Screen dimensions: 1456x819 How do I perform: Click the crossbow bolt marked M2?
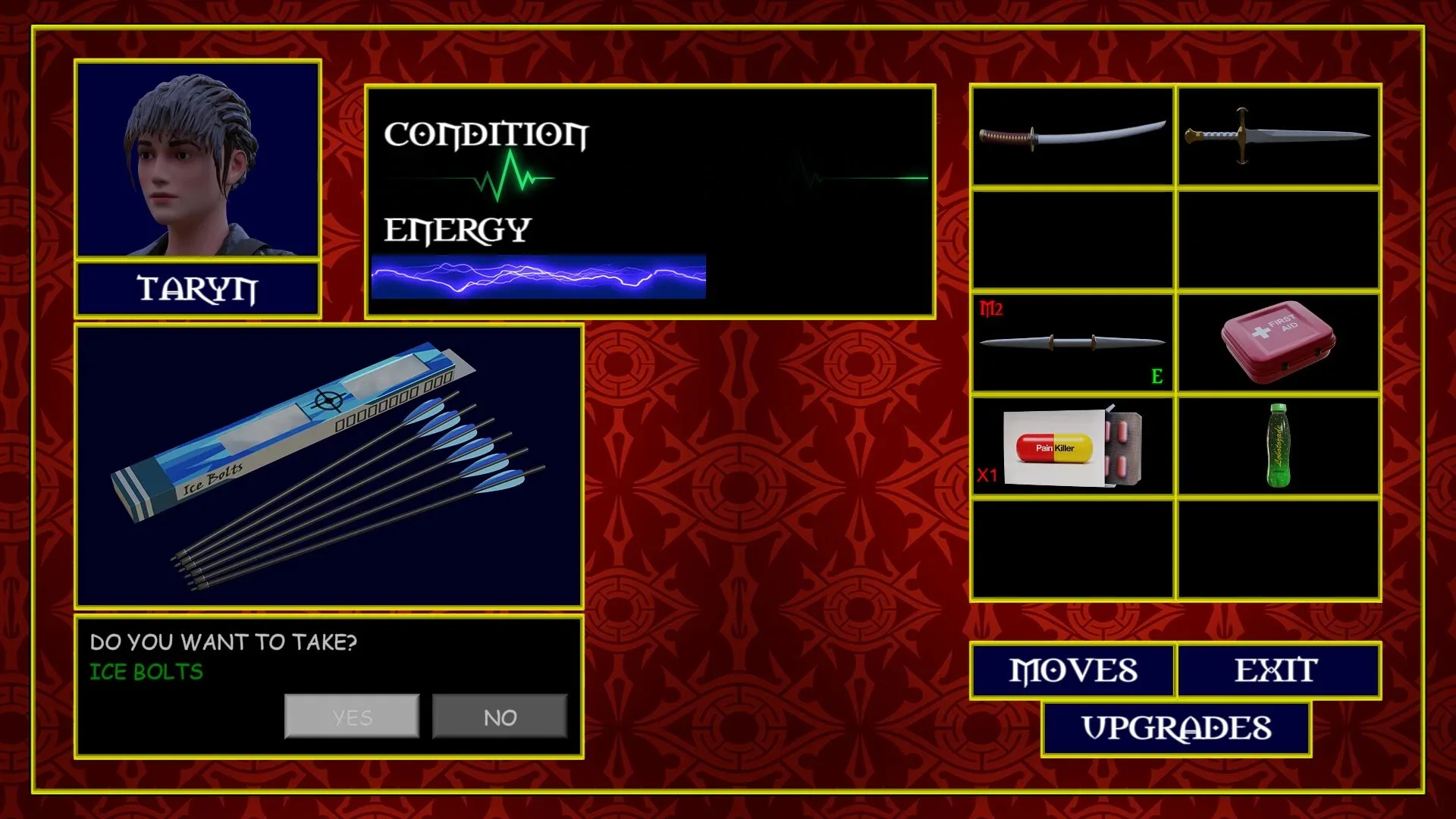[1072, 342]
